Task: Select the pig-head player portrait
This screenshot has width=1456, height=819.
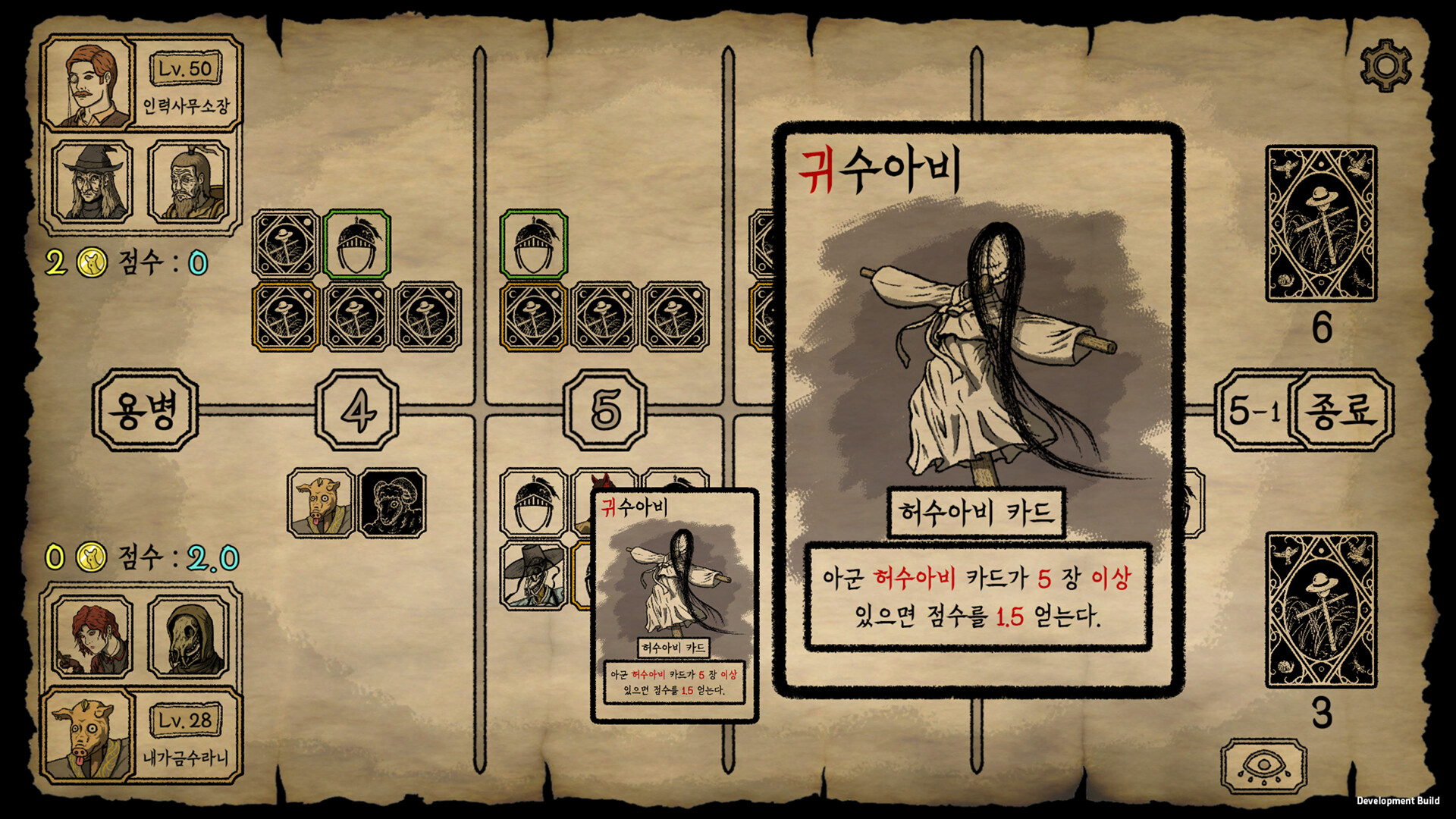Action: pos(89,734)
